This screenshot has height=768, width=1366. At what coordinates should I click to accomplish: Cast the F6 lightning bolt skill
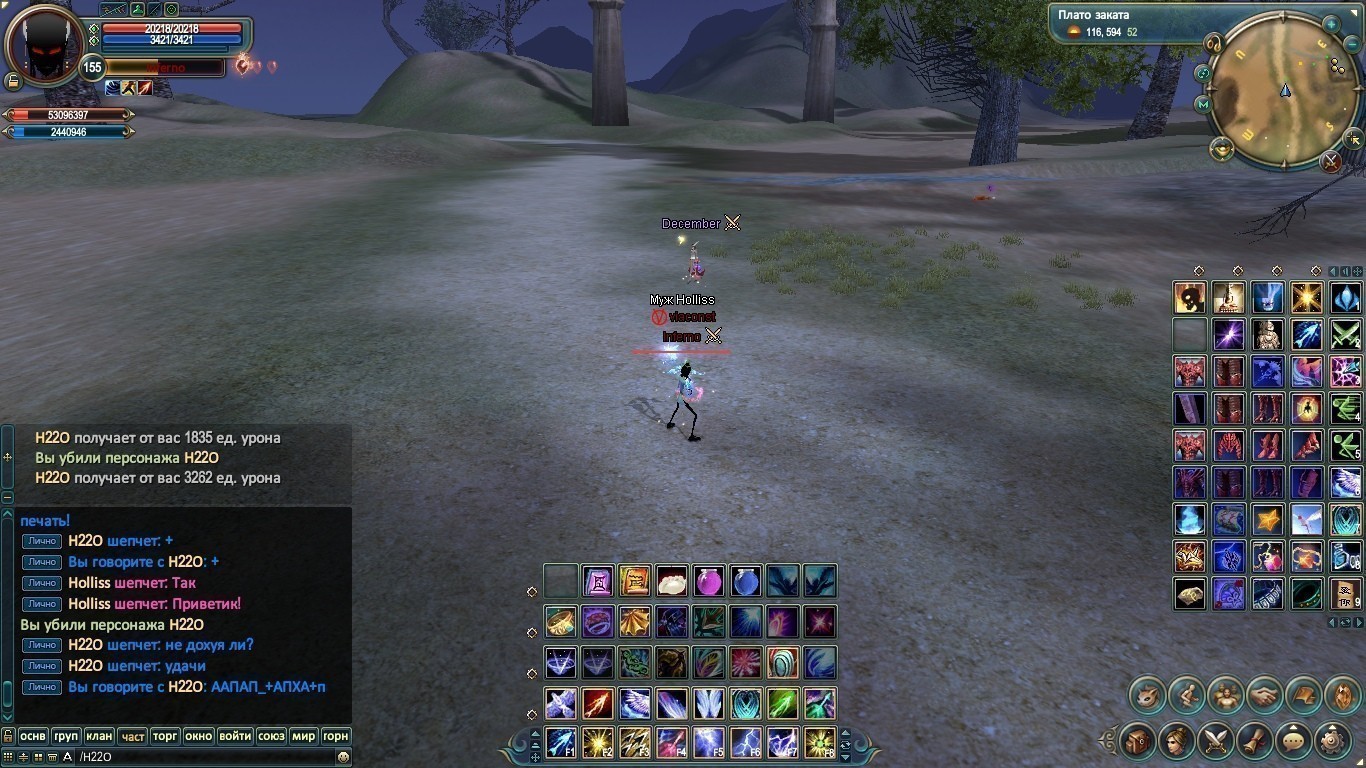pyautogui.click(x=745, y=742)
